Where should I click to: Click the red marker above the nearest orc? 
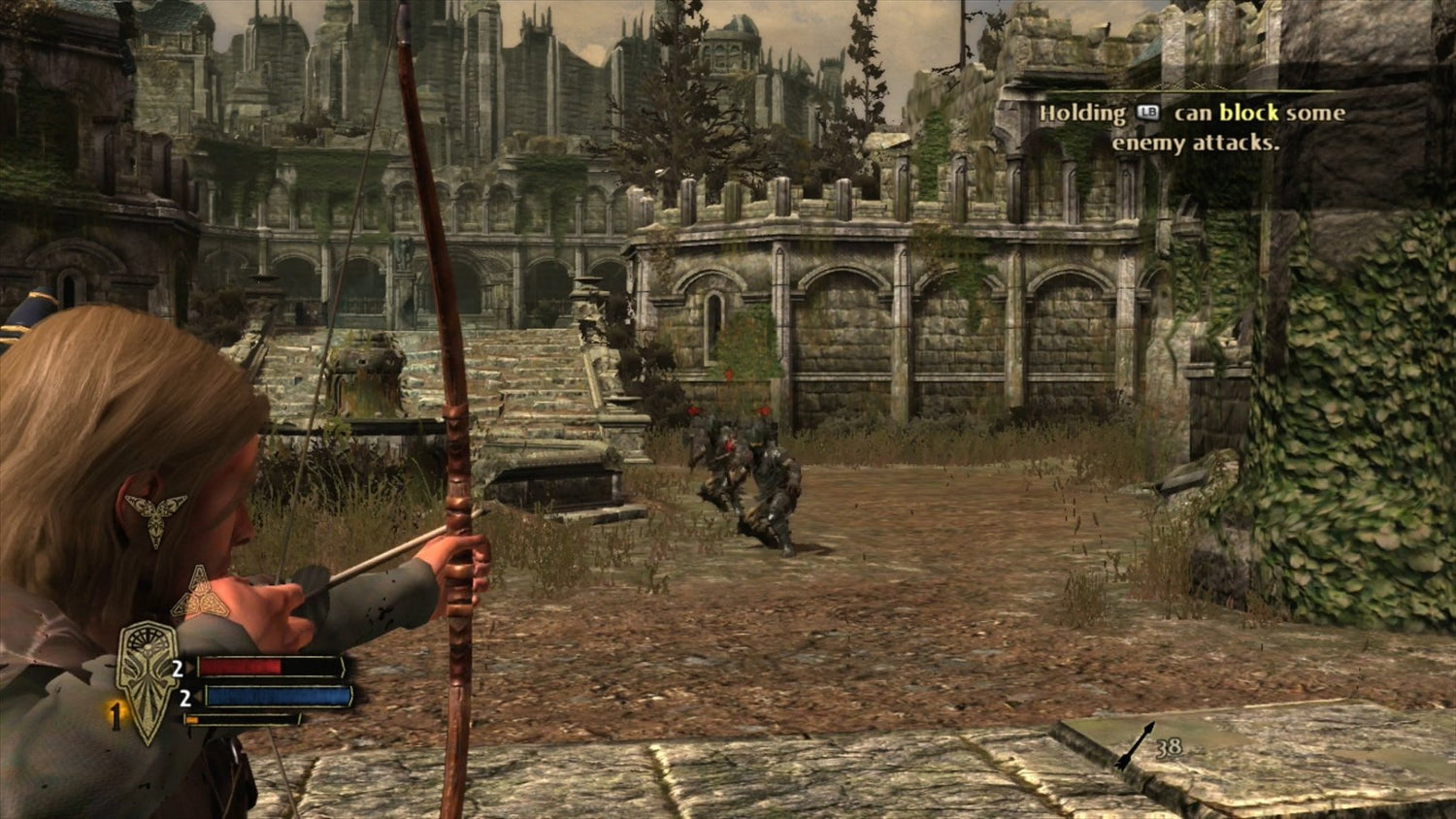pyautogui.click(x=763, y=410)
